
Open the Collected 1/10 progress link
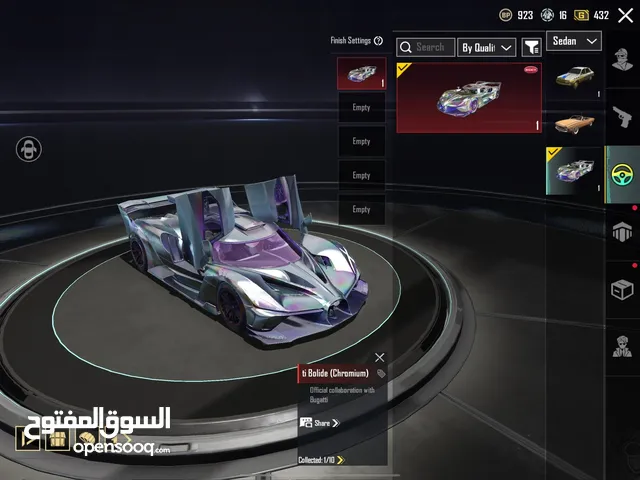point(322,460)
